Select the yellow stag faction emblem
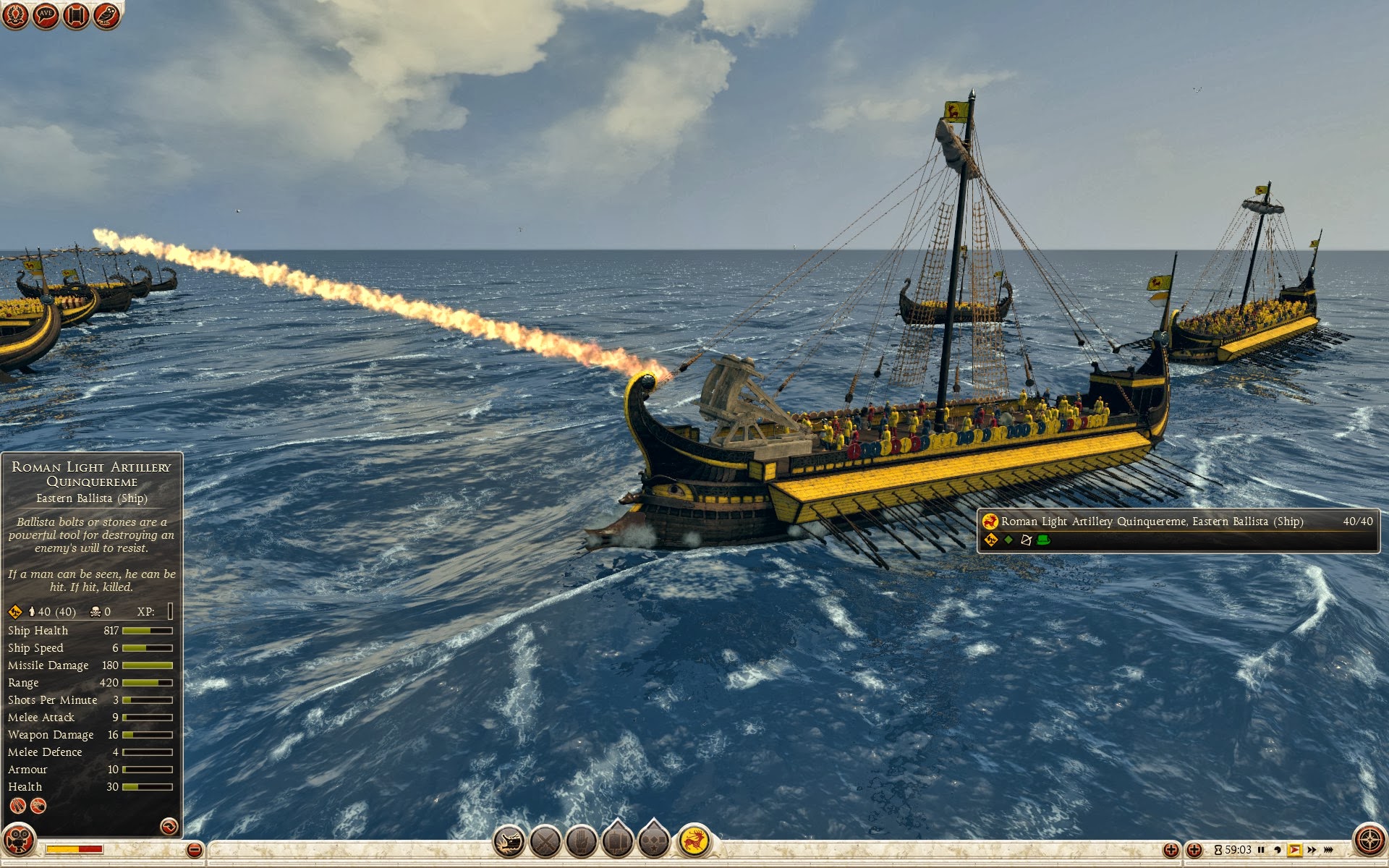This screenshot has height=868, width=1389. coord(694,841)
